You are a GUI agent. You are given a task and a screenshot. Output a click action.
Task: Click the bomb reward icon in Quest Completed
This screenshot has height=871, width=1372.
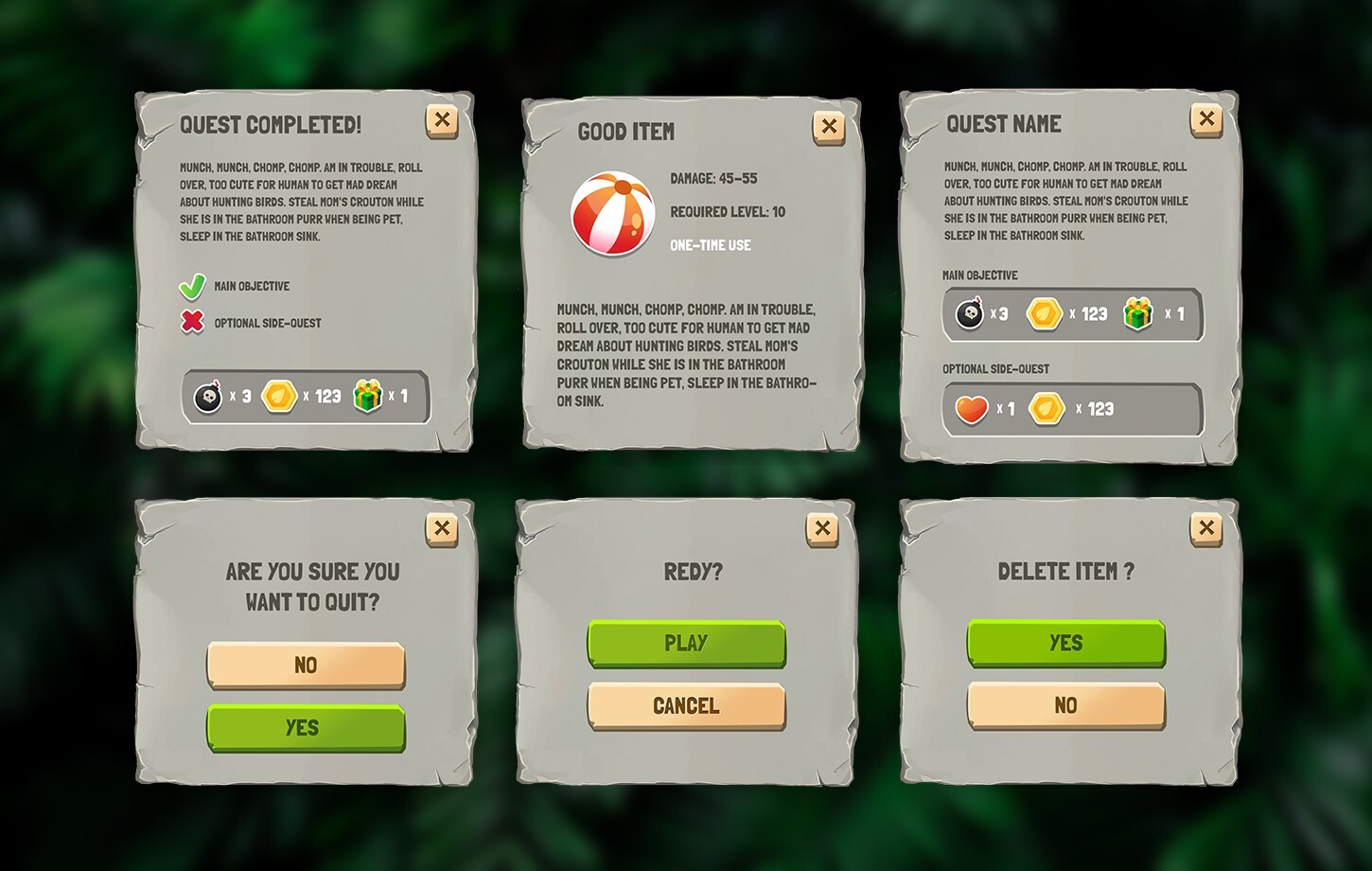coord(208,395)
